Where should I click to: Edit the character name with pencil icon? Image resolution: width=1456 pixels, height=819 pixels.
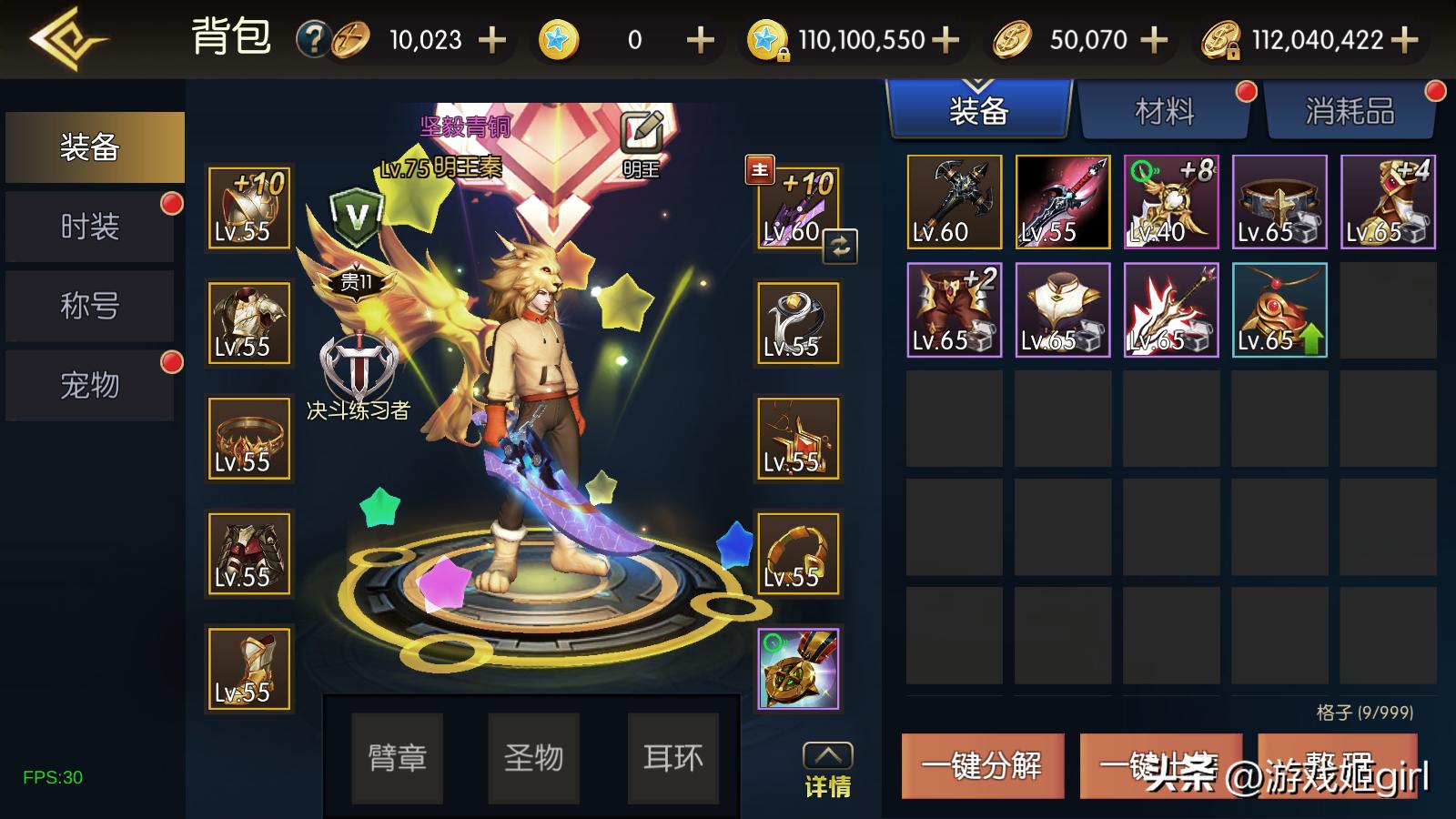[x=642, y=134]
